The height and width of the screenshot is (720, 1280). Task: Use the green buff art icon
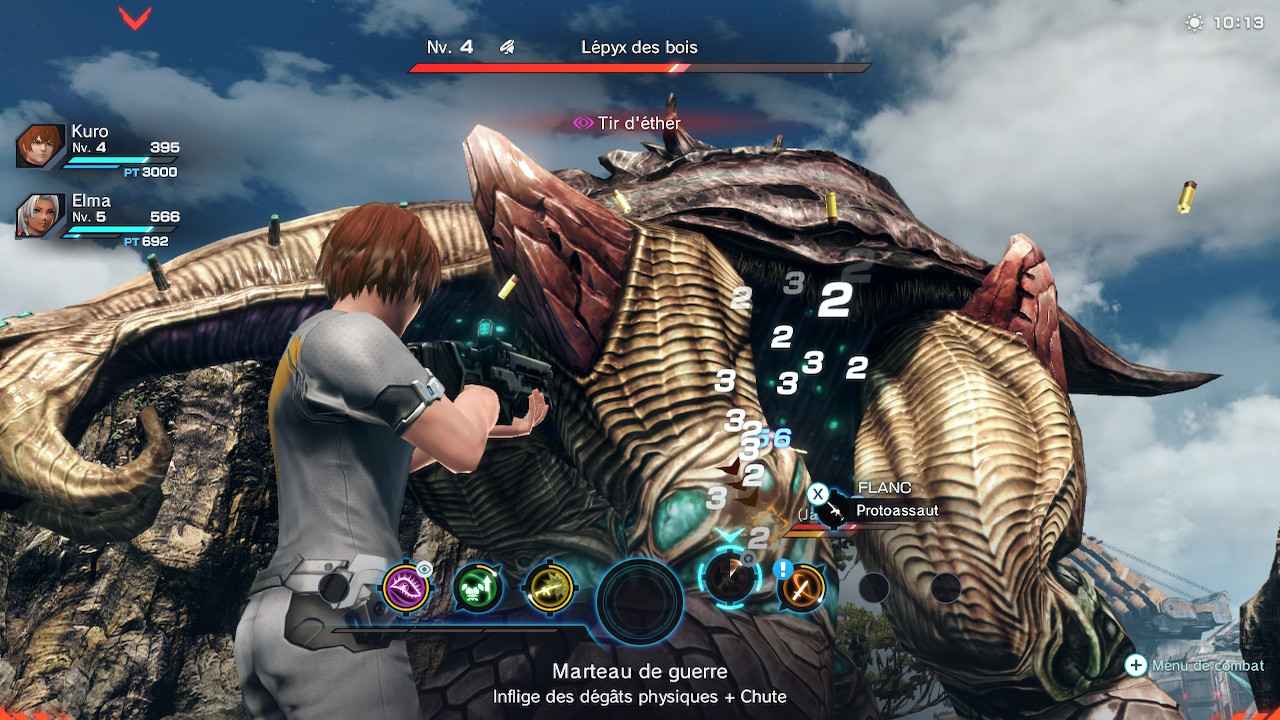point(477,587)
